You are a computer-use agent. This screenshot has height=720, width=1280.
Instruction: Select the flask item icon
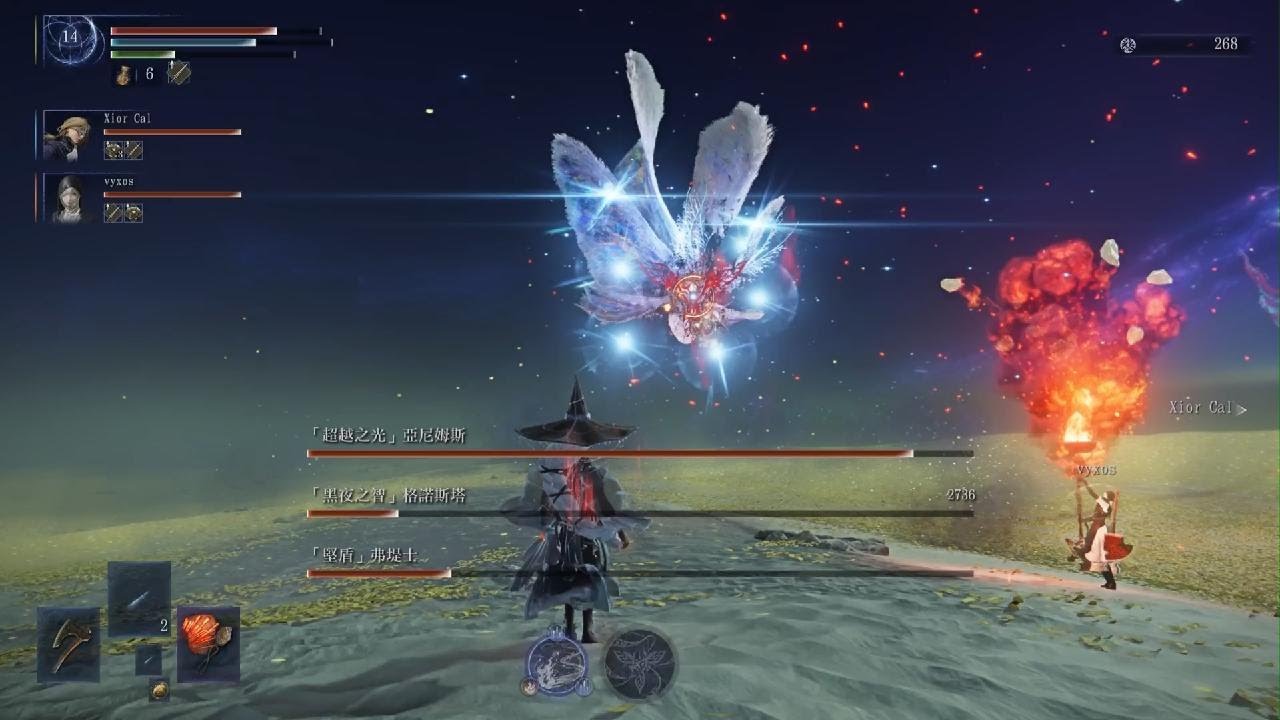coord(124,74)
